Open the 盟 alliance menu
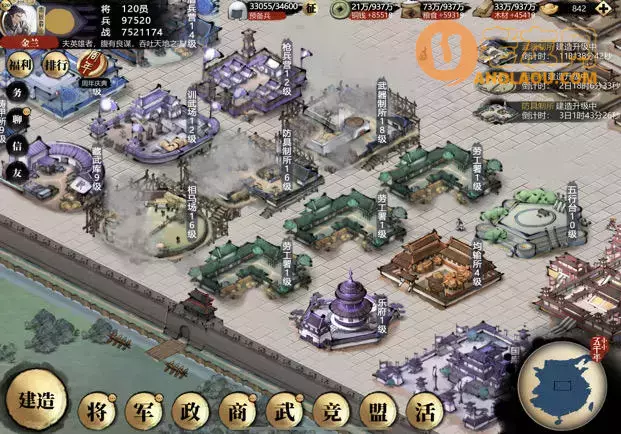The width and height of the screenshot is (621, 434). [x=377, y=410]
